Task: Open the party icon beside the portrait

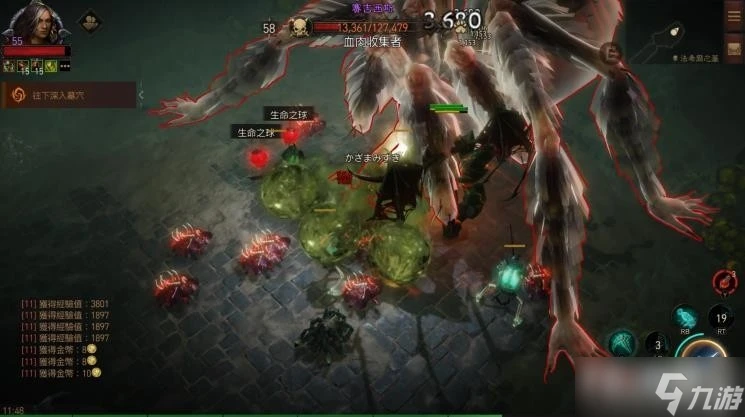Action: pyautogui.click(x=88, y=19)
